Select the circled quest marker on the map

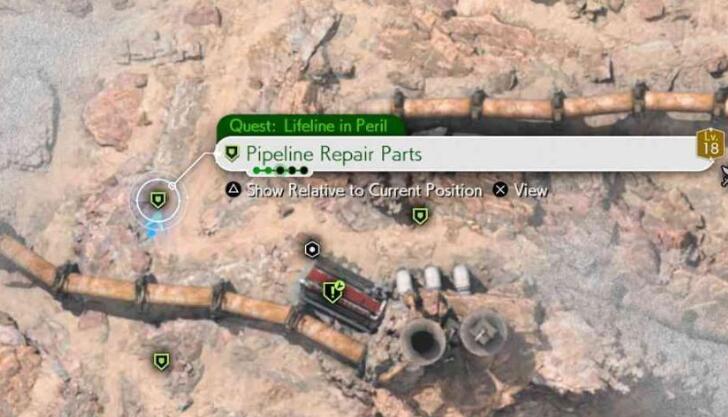click(157, 201)
